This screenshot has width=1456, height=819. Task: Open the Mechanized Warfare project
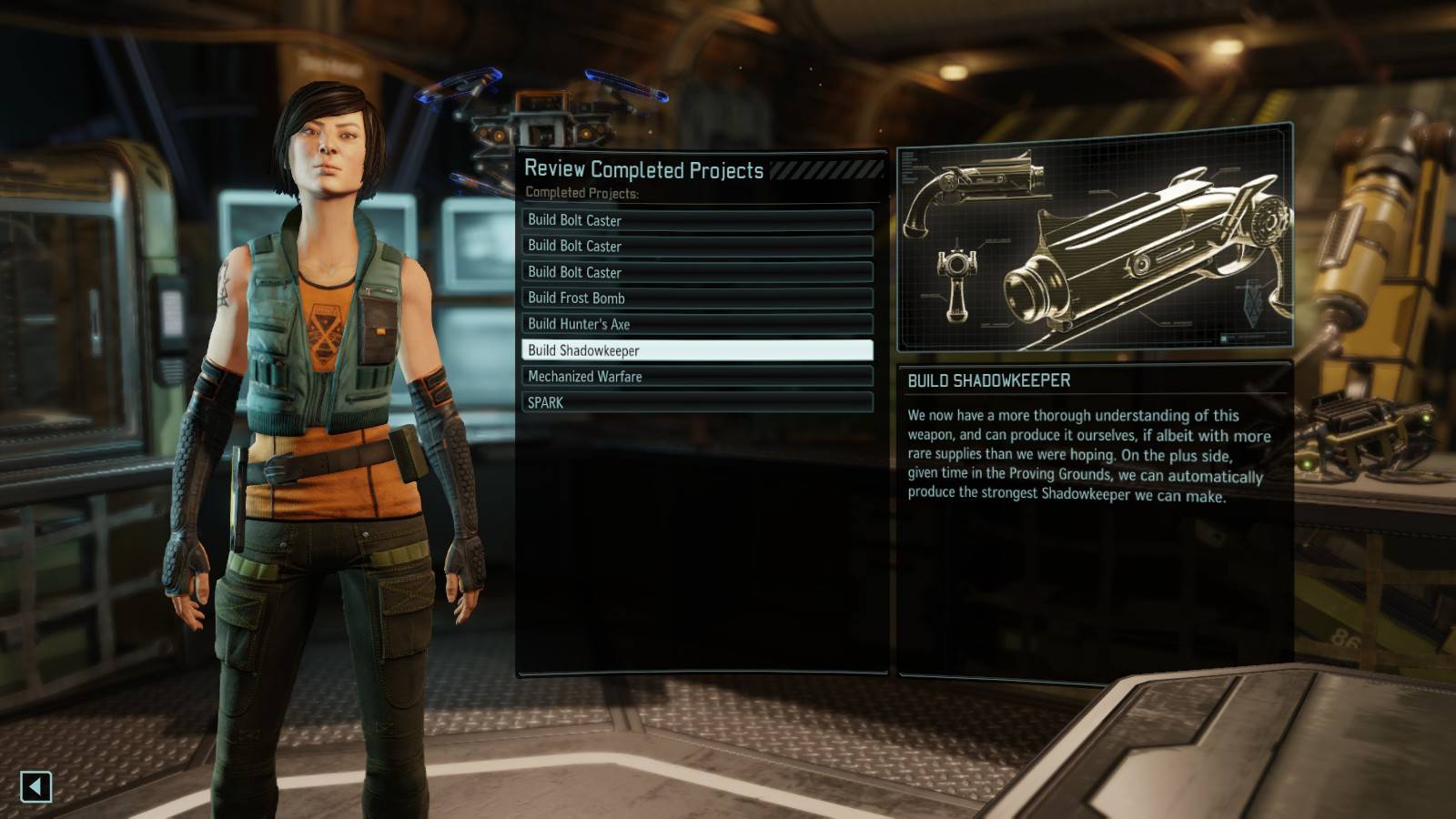pyautogui.click(x=697, y=377)
